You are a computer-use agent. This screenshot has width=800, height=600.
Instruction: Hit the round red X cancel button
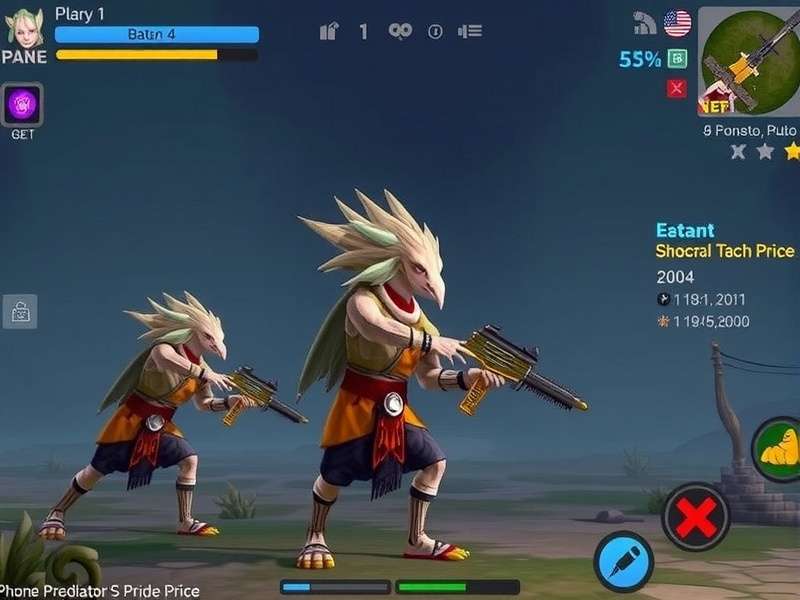click(696, 517)
